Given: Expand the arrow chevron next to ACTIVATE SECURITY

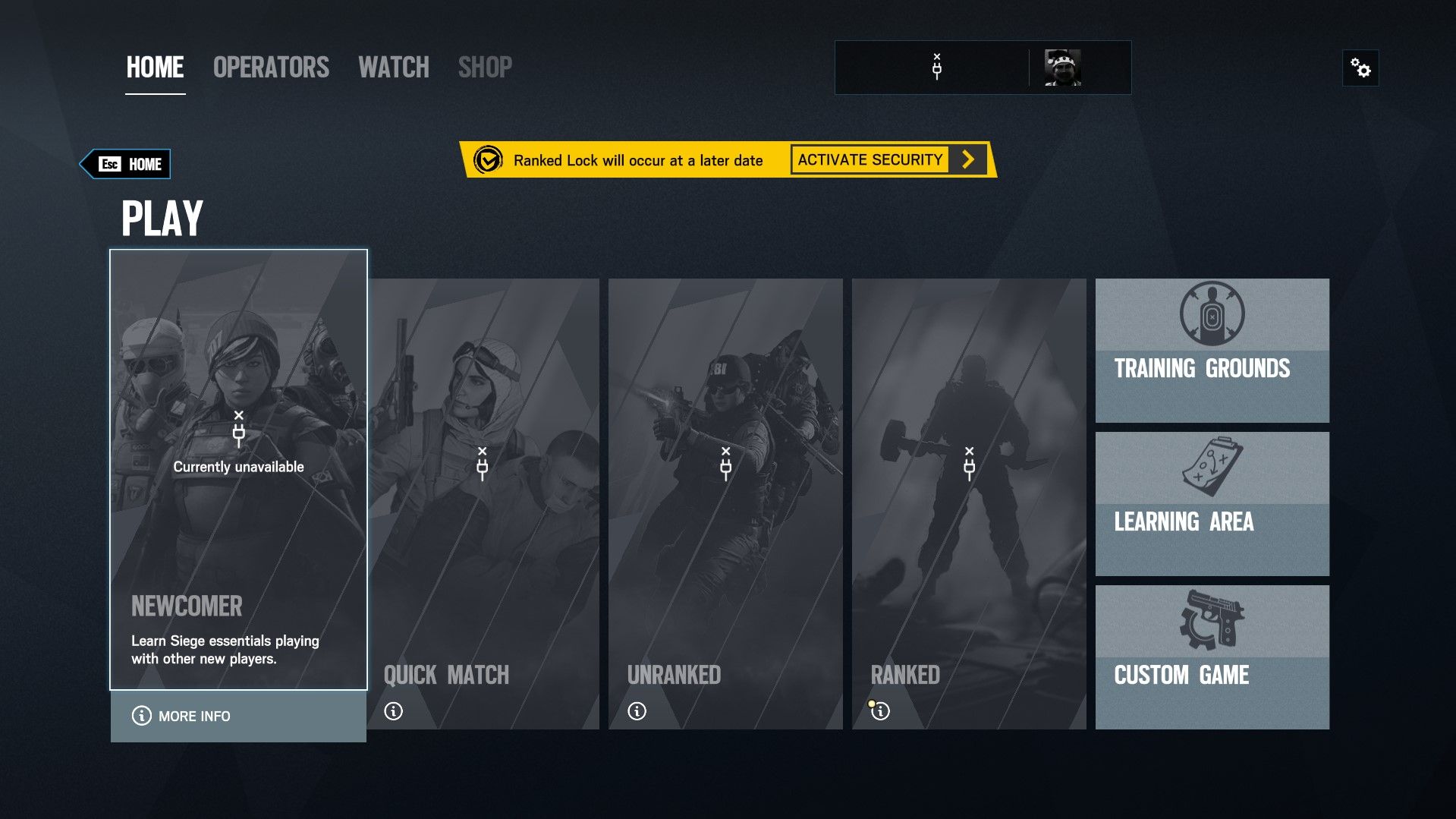Looking at the screenshot, I should [x=967, y=159].
